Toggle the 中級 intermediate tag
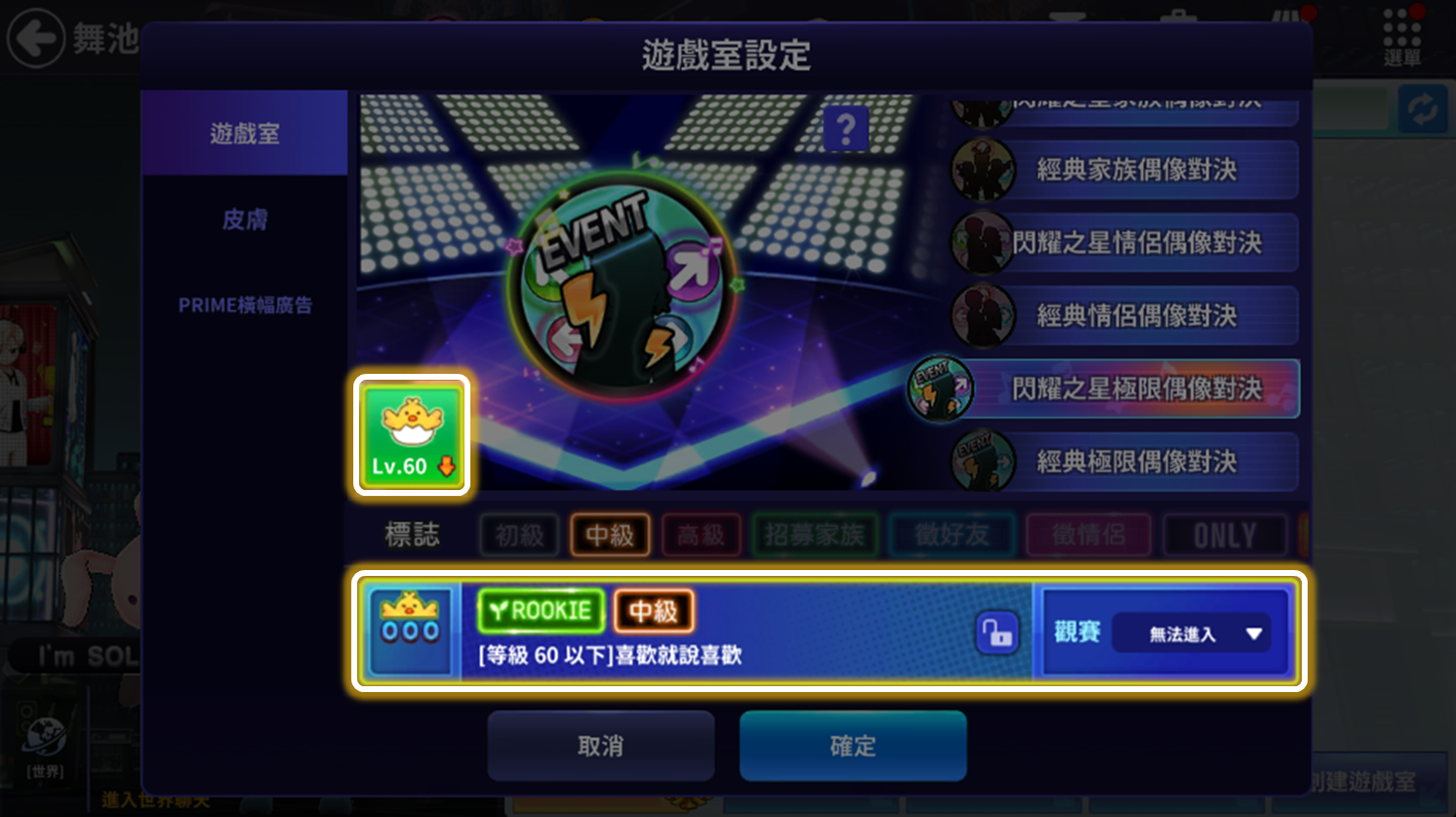 coord(610,535)
